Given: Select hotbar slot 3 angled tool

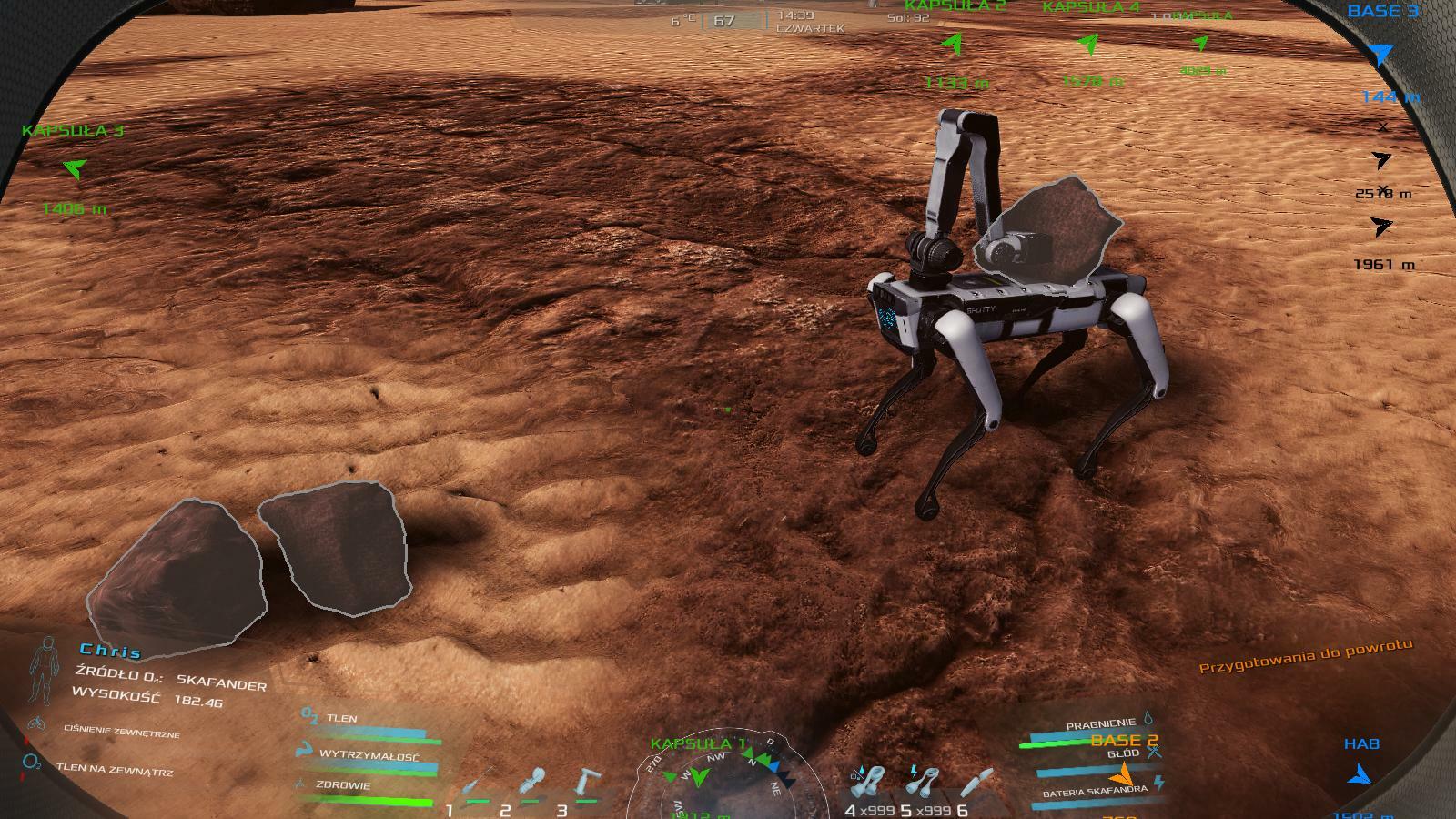Looking at the screenshot, I should [x=587, y=782].
